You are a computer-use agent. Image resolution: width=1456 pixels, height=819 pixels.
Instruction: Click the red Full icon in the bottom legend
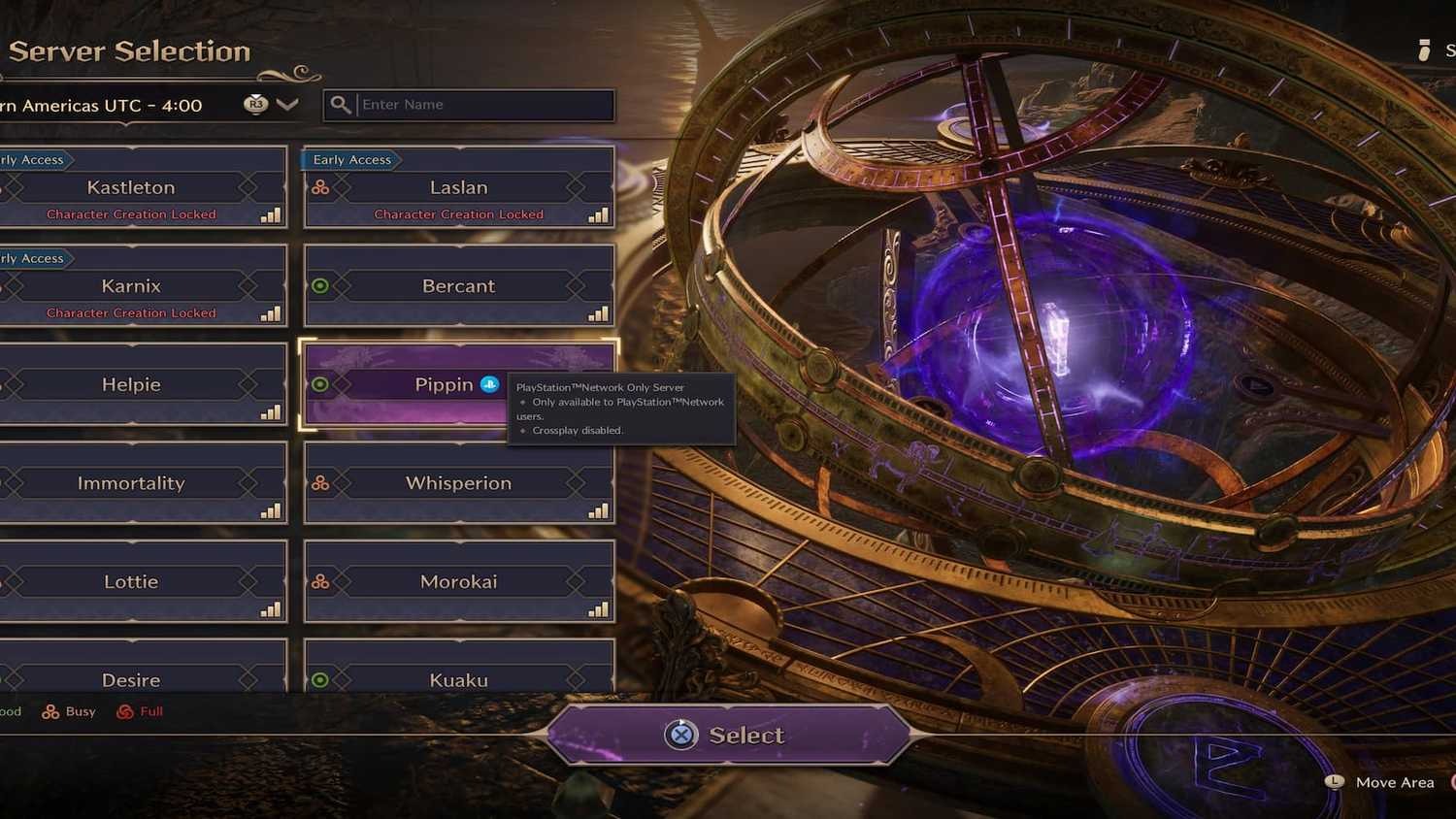click(126, 711)
